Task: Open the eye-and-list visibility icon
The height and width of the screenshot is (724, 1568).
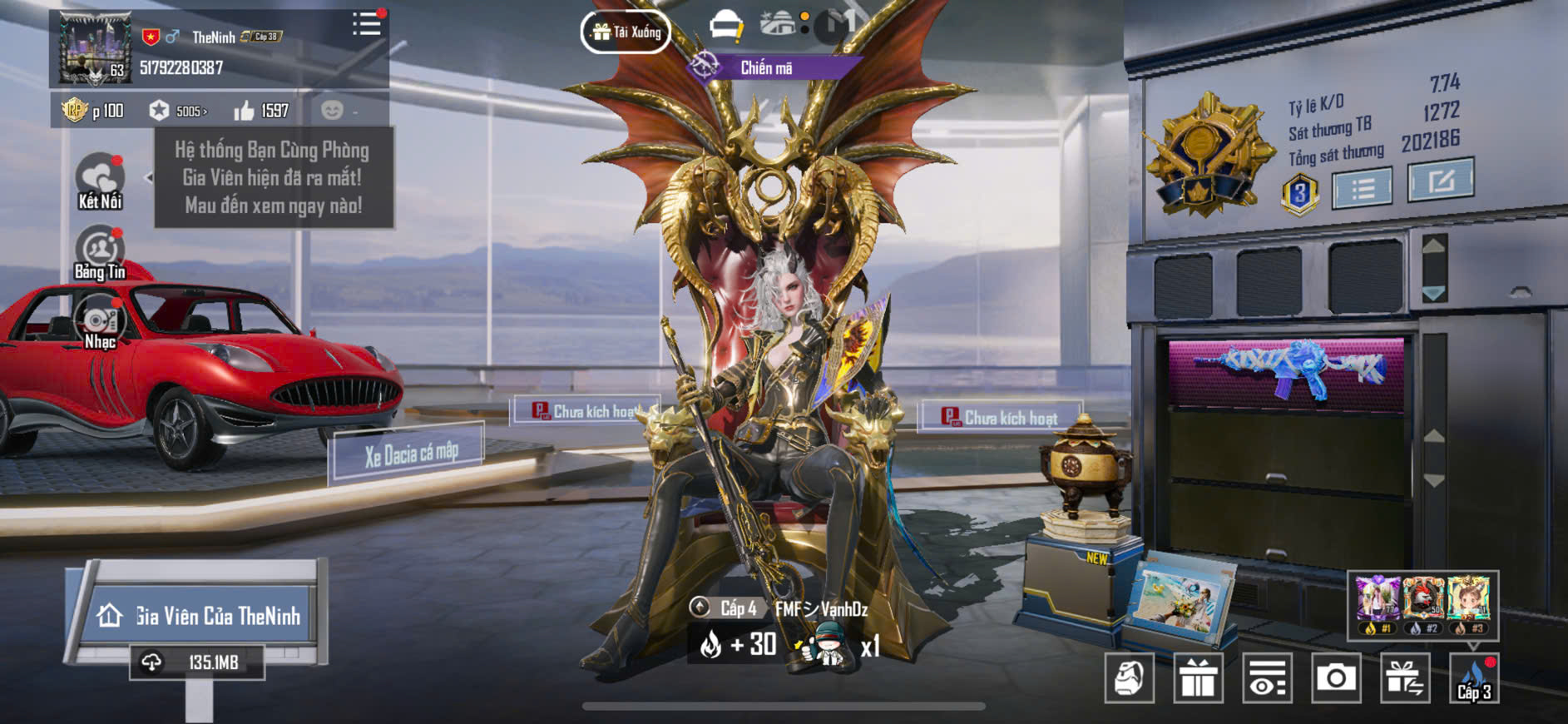Action: coord(1267,678)
